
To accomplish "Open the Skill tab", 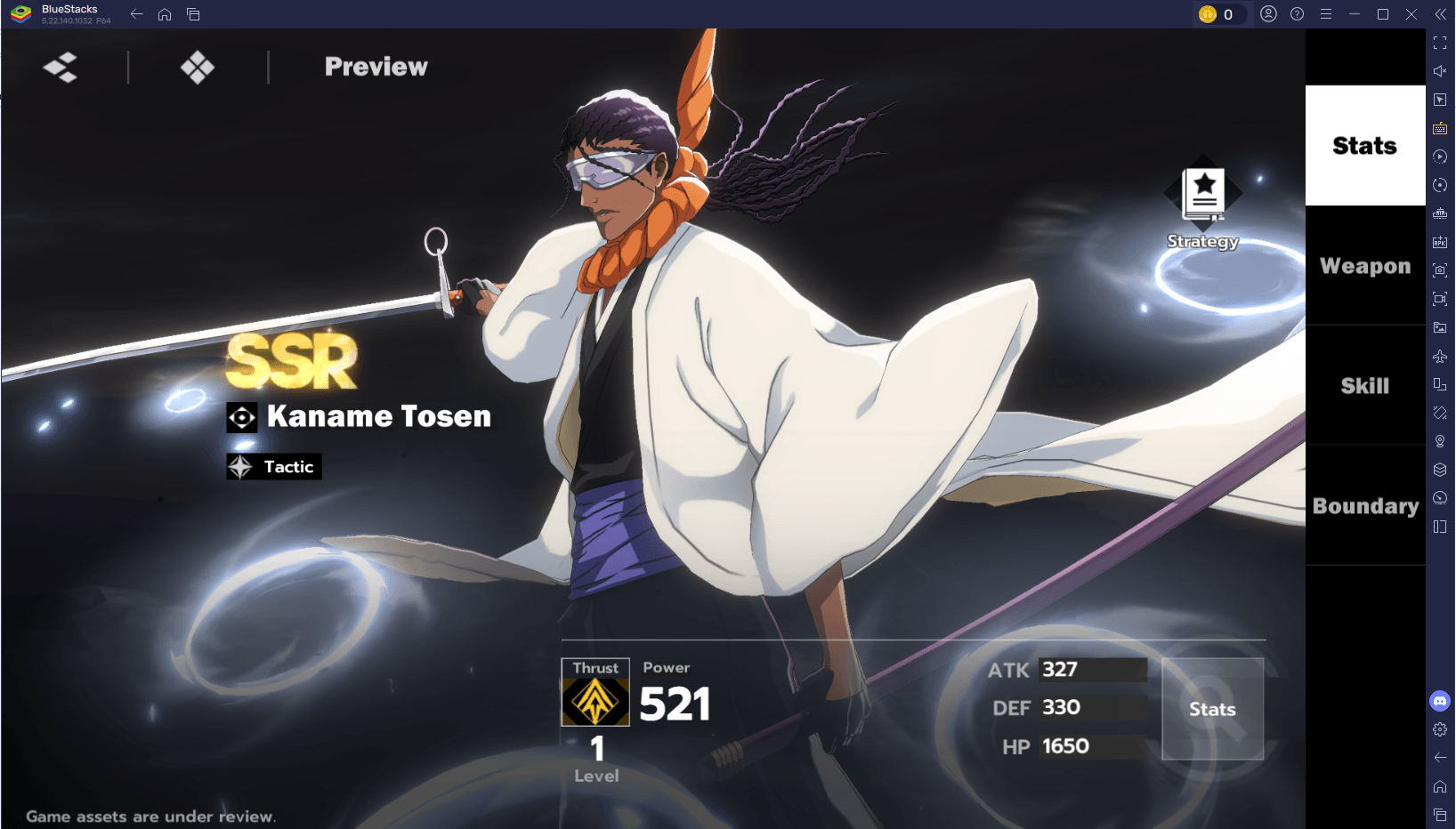I will click(1364, 385).
